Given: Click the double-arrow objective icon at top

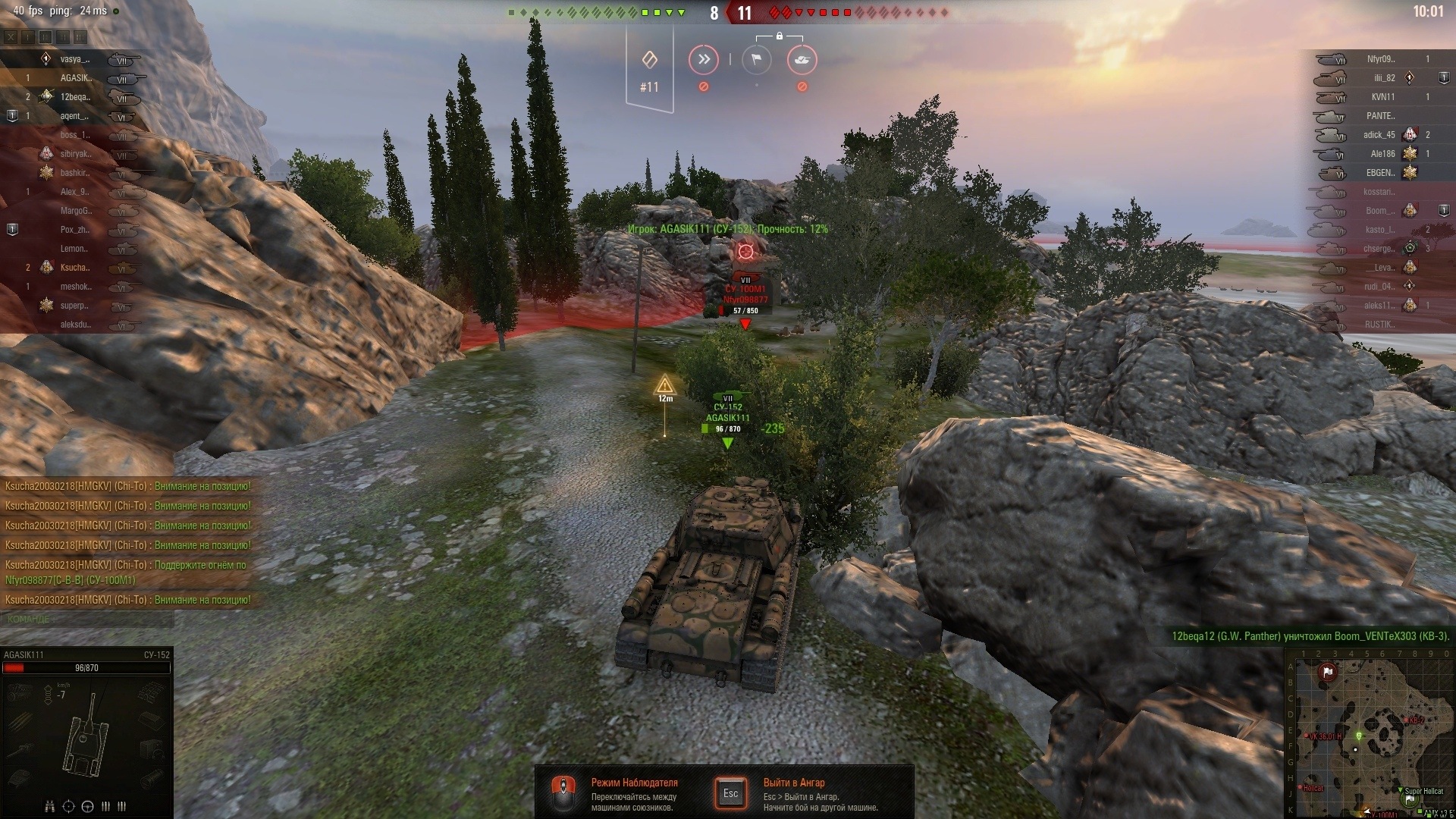Looking at the screenshot, I should click(x=704, y=60).
